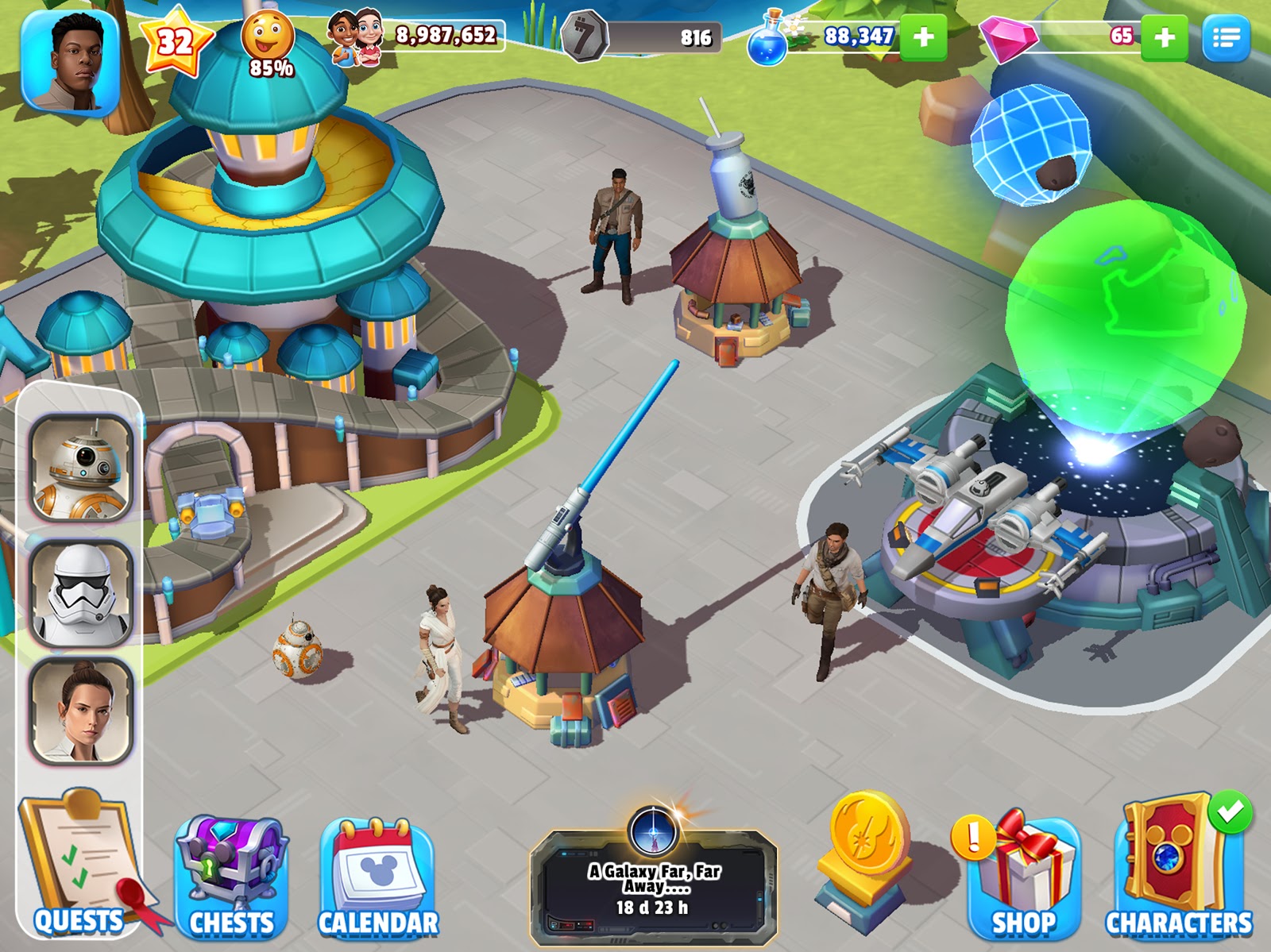The height and width of the screenshot is (952, 1271).
Task: Select the BB-8 quest portrait
Action: 81,468
